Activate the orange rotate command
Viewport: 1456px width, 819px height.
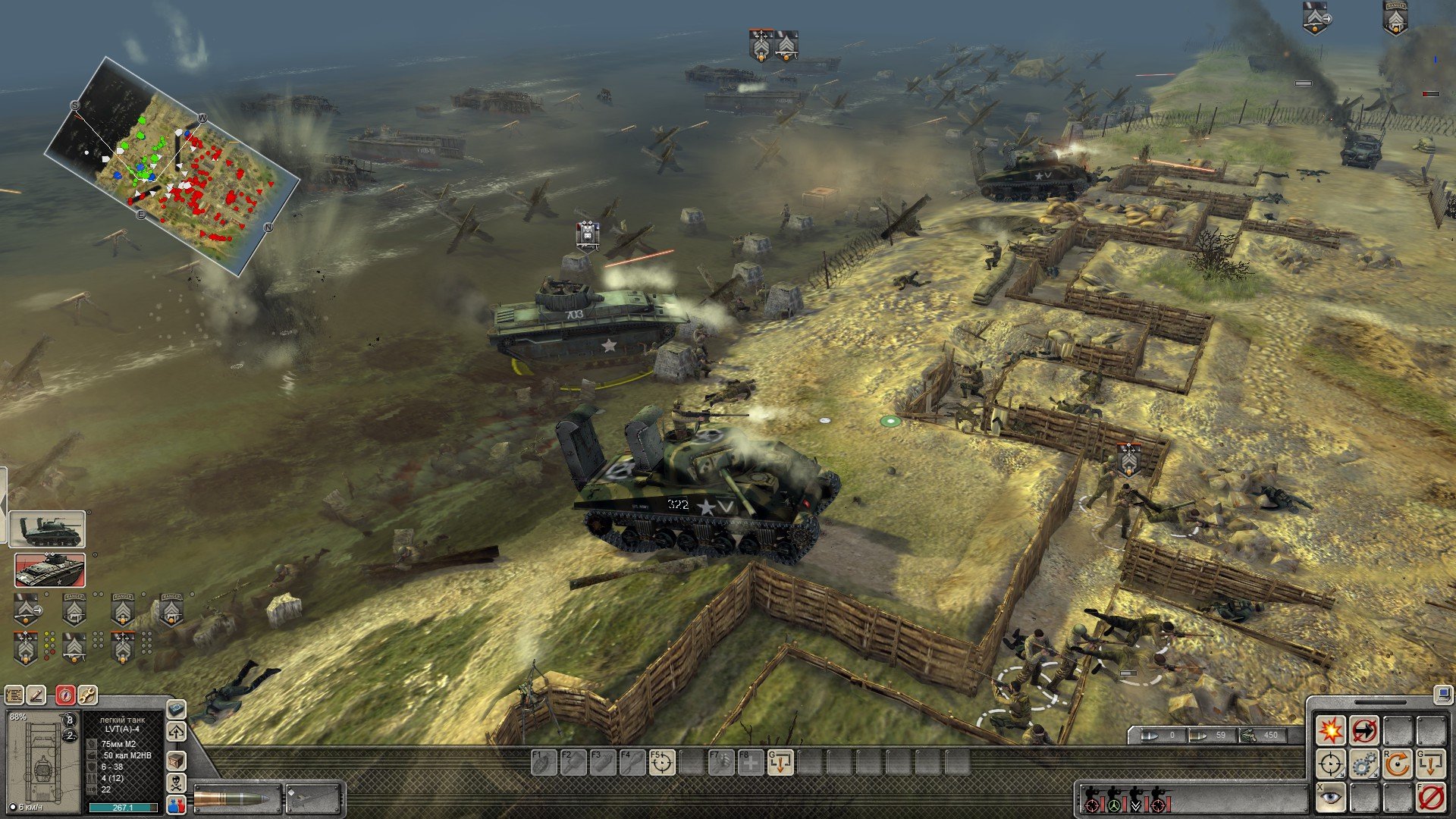(1397, 764)
